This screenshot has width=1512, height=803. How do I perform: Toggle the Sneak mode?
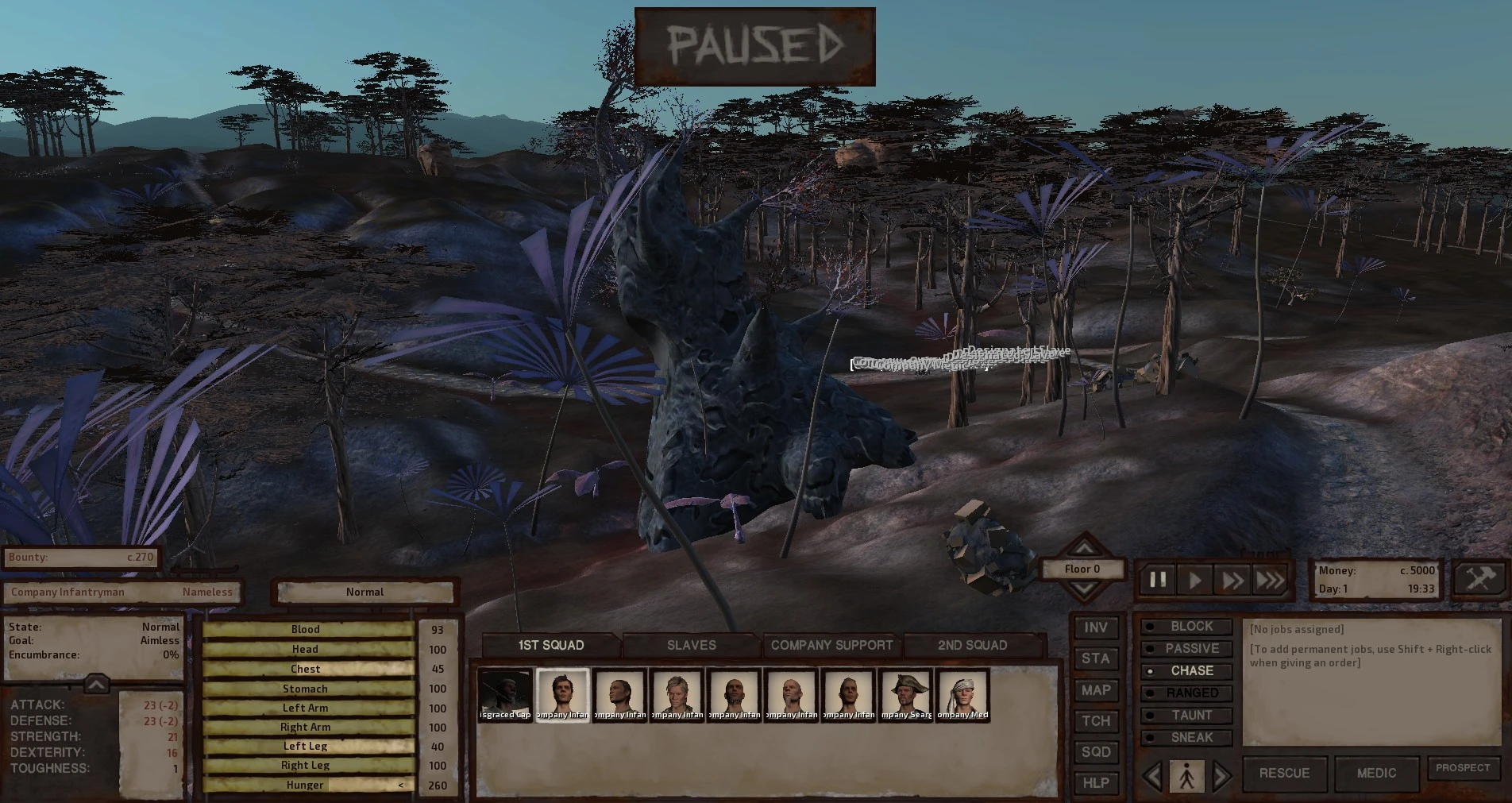click(1187, 738)
